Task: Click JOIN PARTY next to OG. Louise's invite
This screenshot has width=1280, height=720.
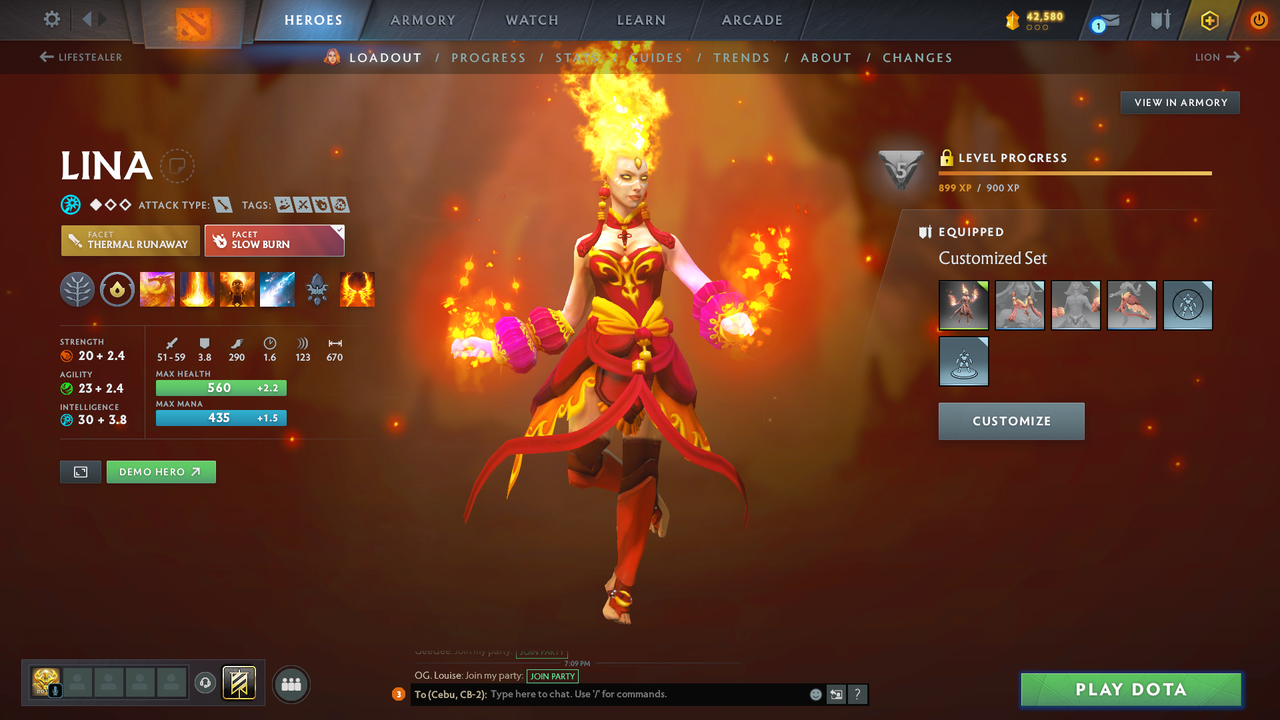Action: (552, 676)
